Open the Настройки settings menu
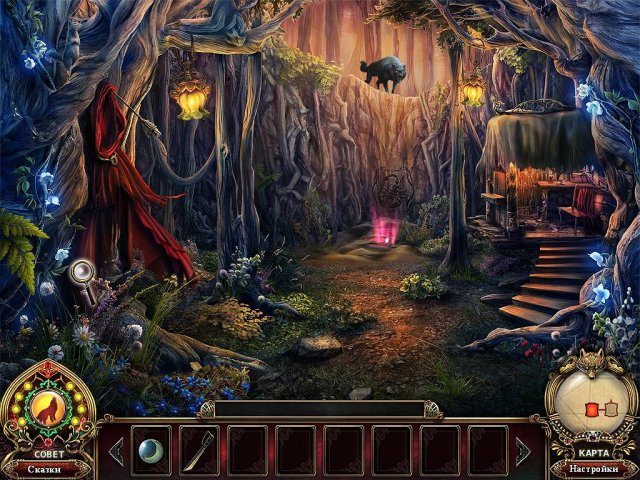 coord(593,468)
